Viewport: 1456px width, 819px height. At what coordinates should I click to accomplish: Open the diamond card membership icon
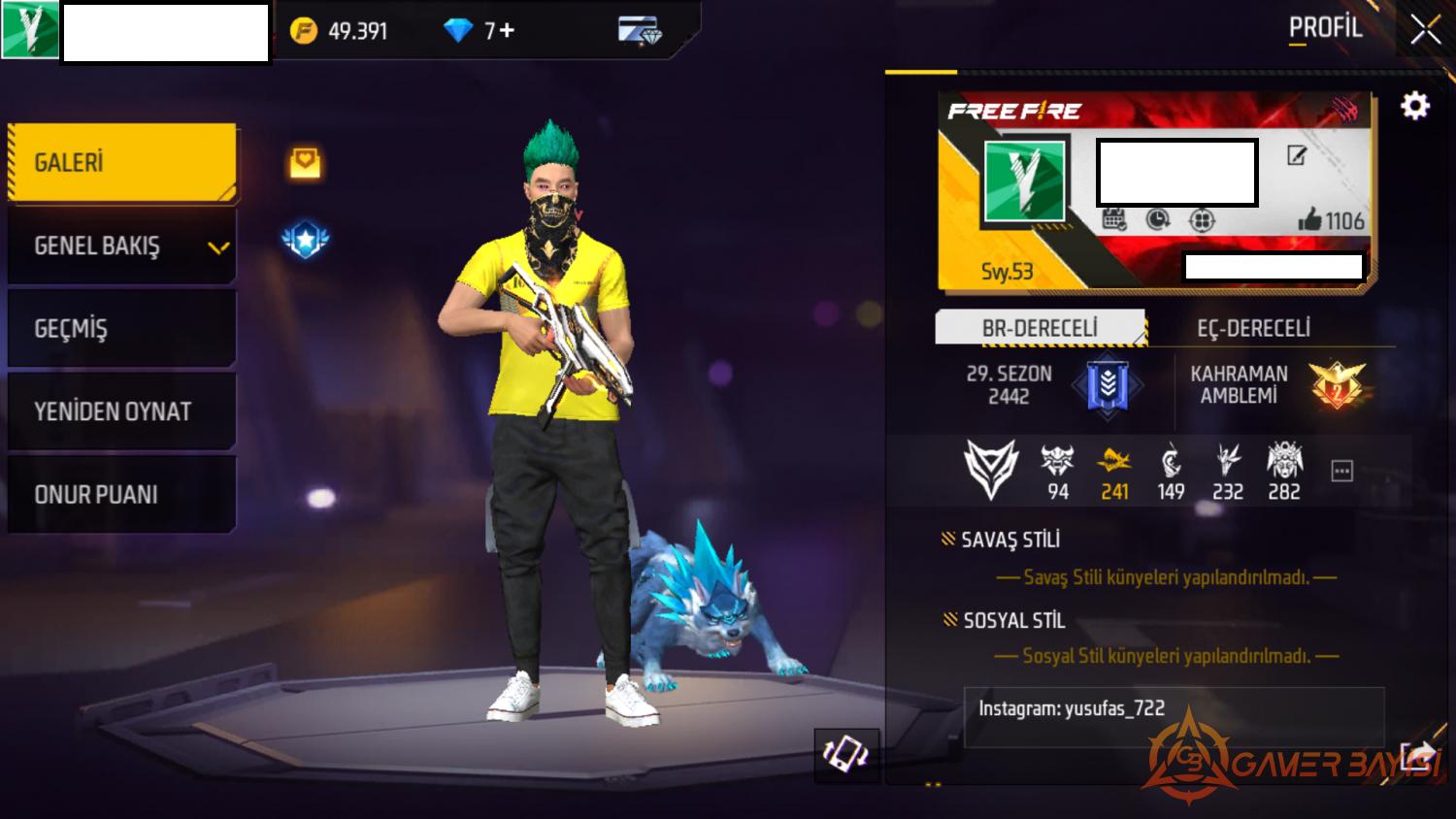click(x=640, y=31)
